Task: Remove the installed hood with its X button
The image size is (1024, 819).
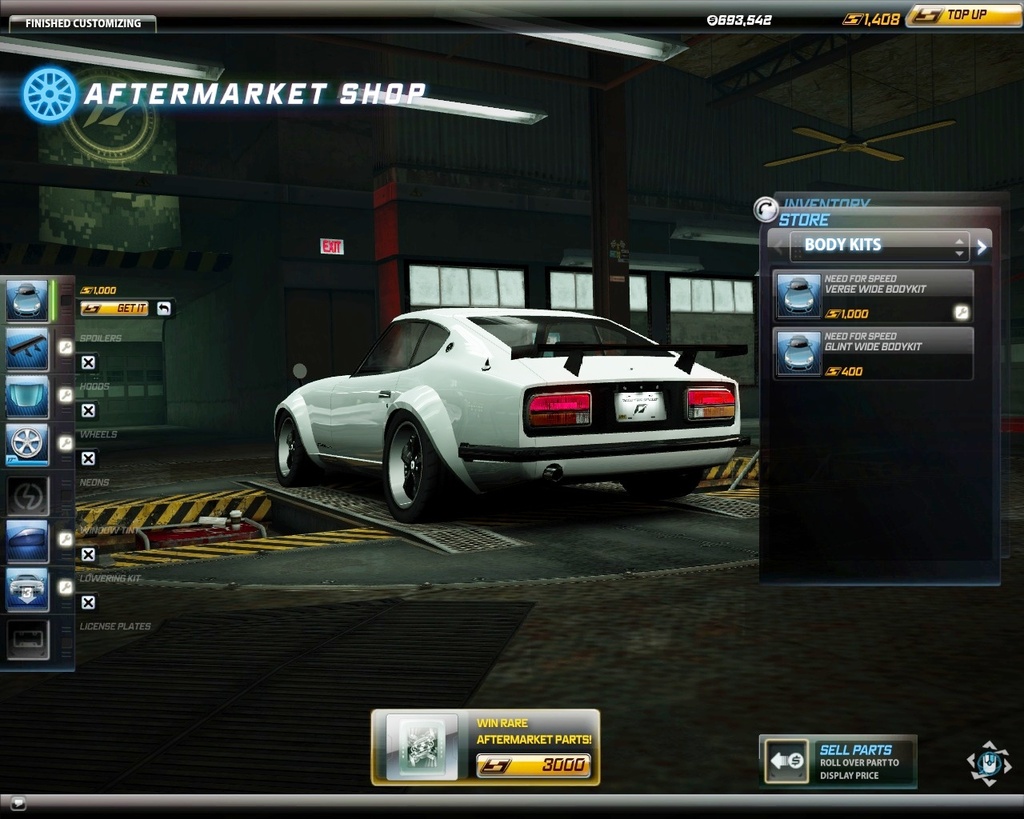Action: (x=88, y=411)
